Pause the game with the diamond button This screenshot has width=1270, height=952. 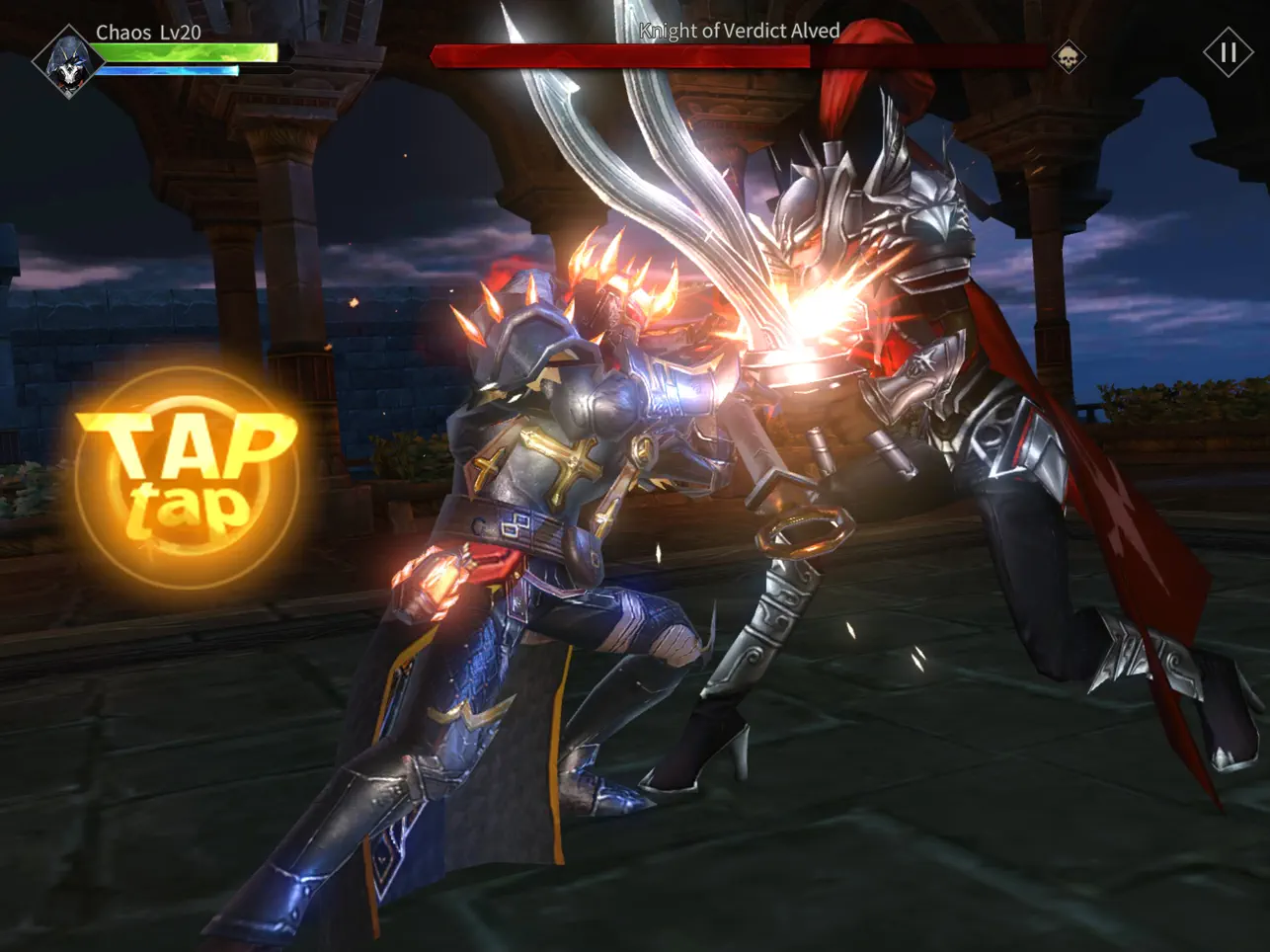coord(1228,52)
